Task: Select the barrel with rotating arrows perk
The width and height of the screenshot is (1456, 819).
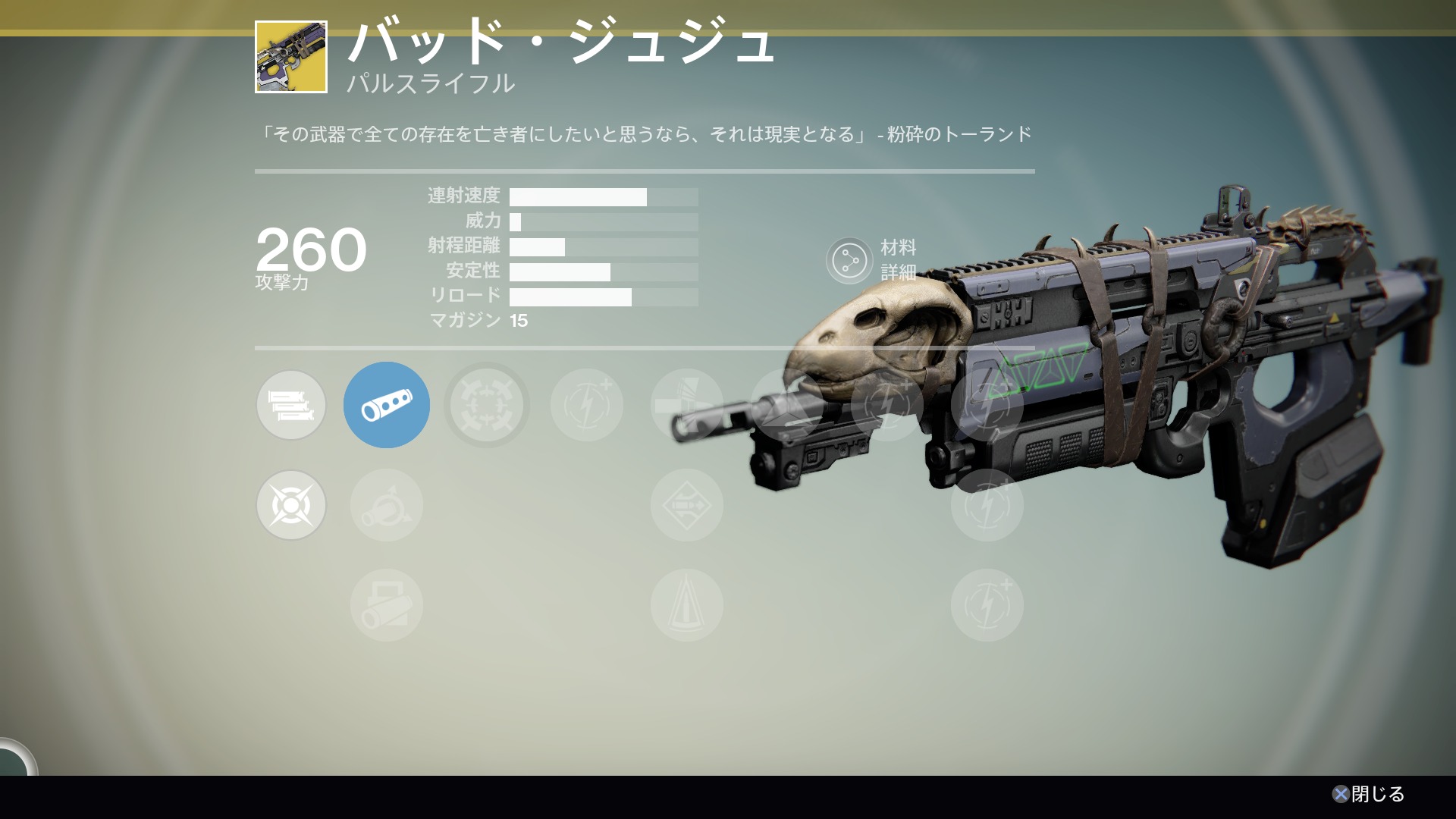Action: (387, 505)
